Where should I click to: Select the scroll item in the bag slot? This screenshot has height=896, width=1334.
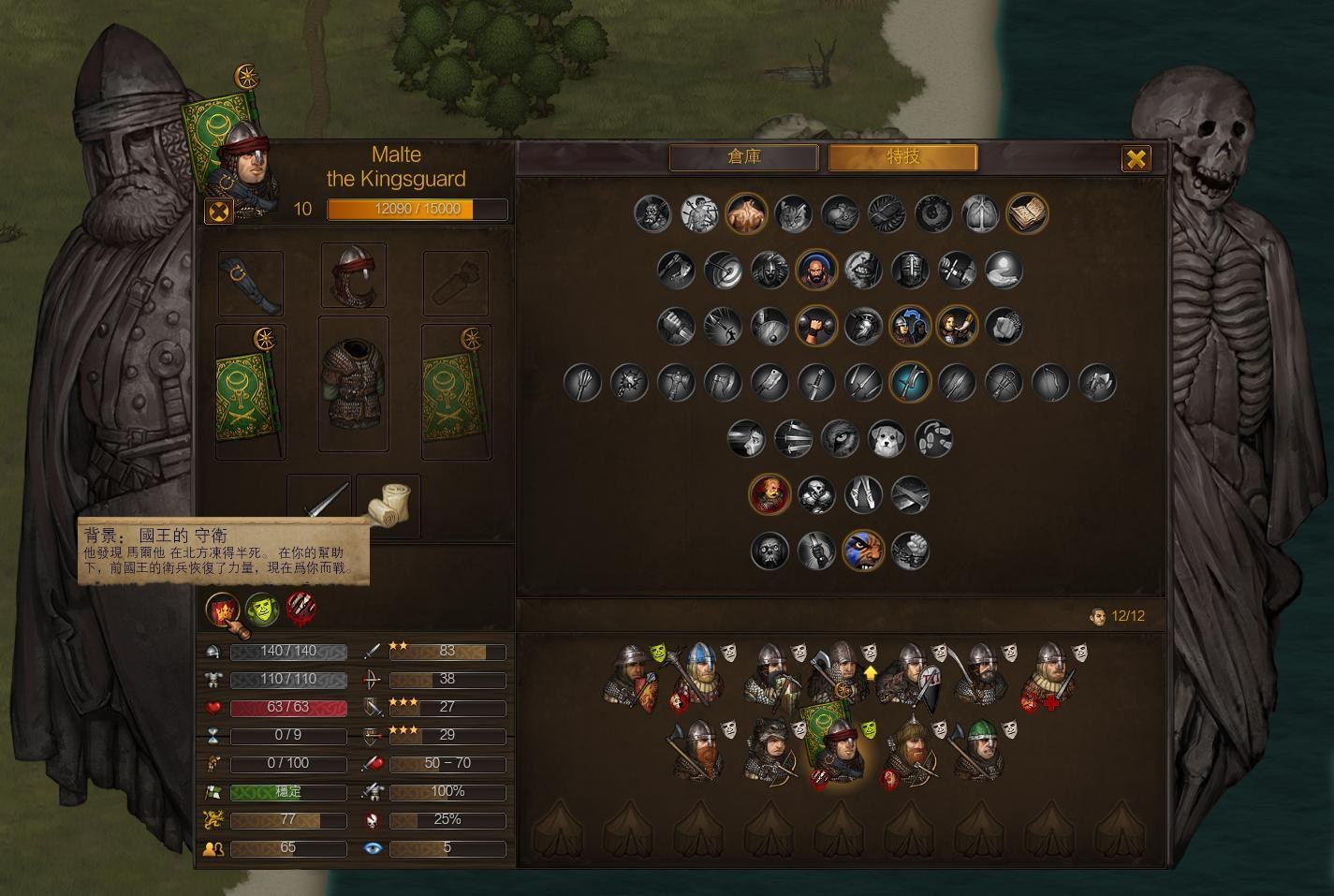(388, 507)
